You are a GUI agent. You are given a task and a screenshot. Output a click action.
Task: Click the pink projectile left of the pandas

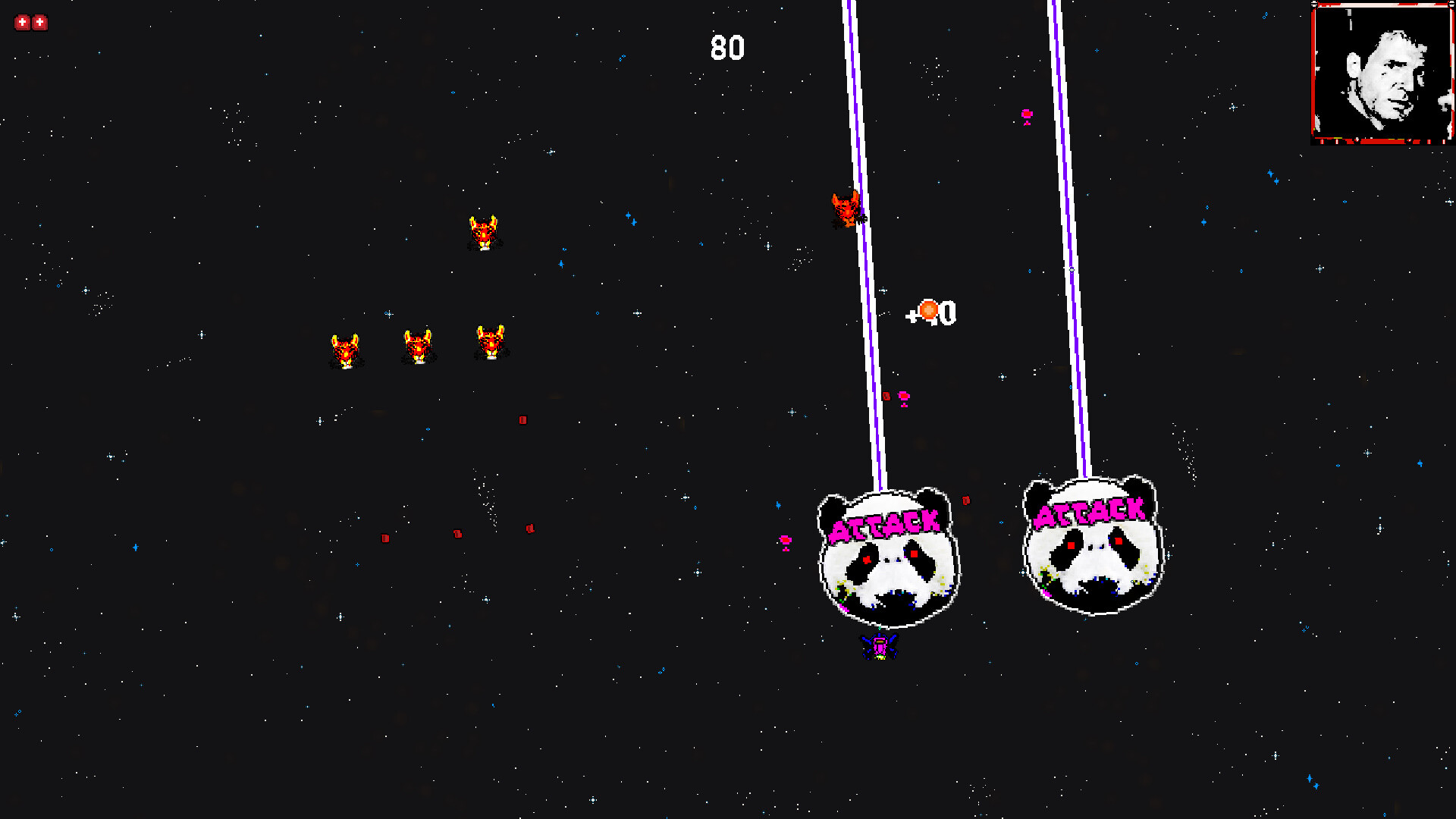(x=786, y=540)
